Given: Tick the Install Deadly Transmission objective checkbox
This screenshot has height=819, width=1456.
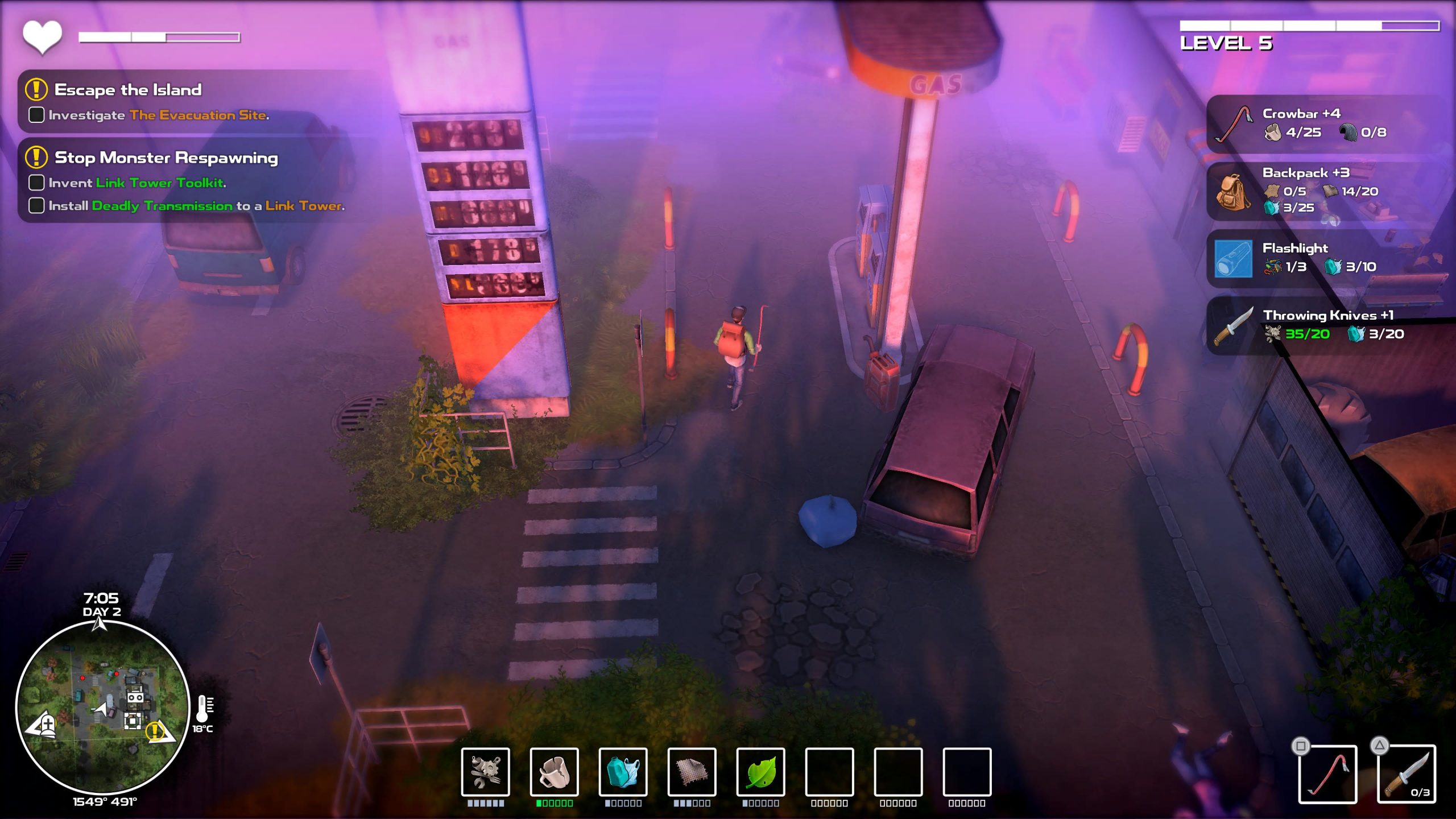Looking at the screenshot, I should 36,205.
